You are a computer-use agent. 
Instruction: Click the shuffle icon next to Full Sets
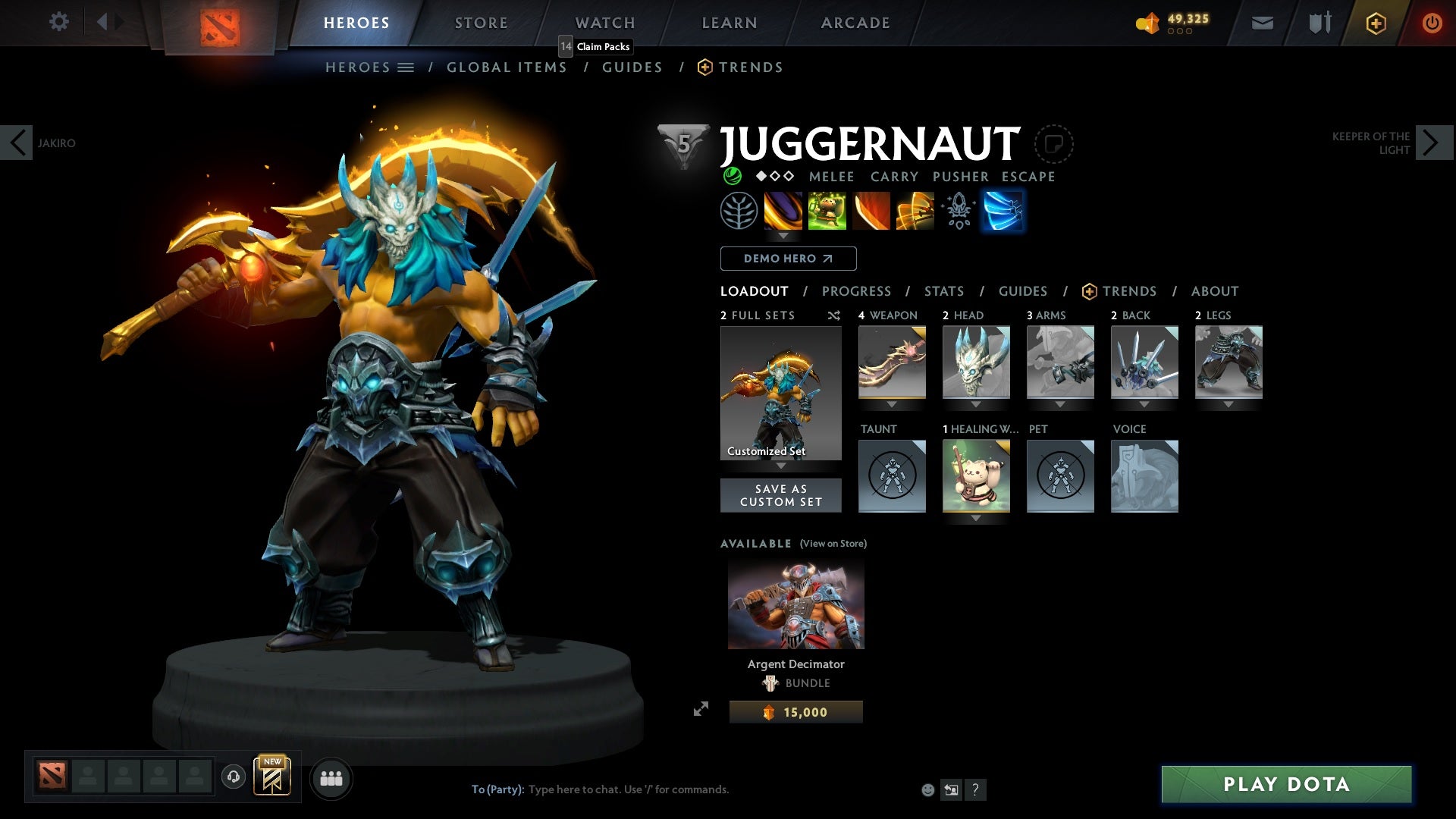coord(834,316)
